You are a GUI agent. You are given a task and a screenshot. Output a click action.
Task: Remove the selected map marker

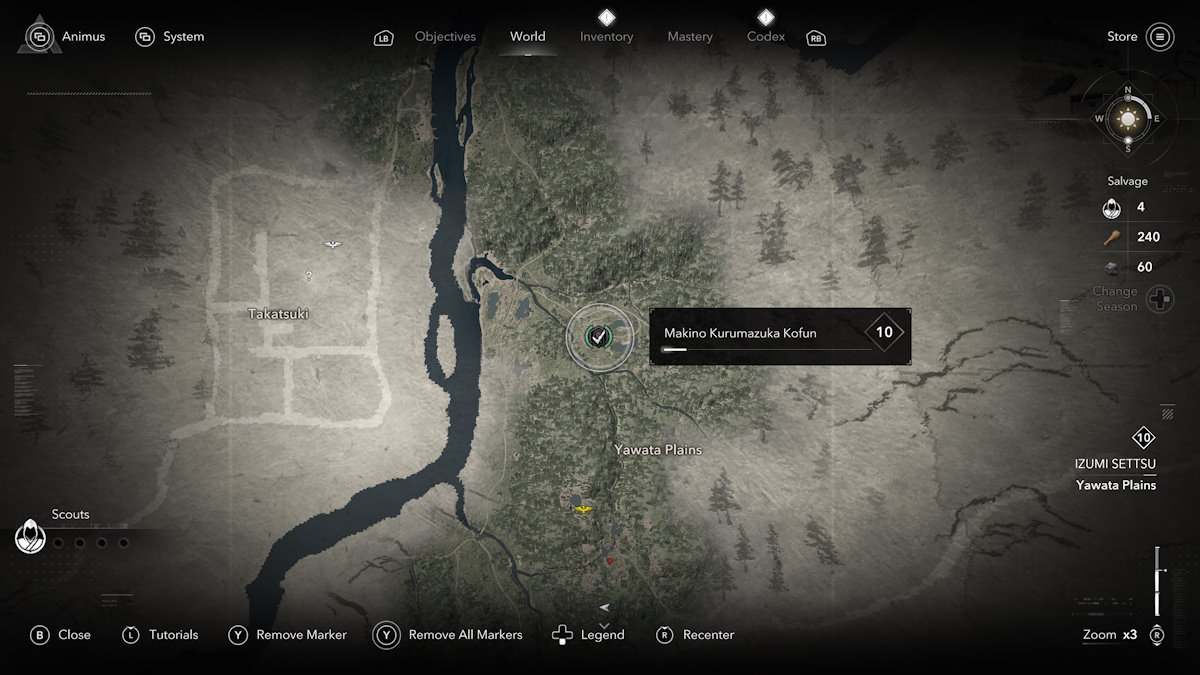pos(288,635)
